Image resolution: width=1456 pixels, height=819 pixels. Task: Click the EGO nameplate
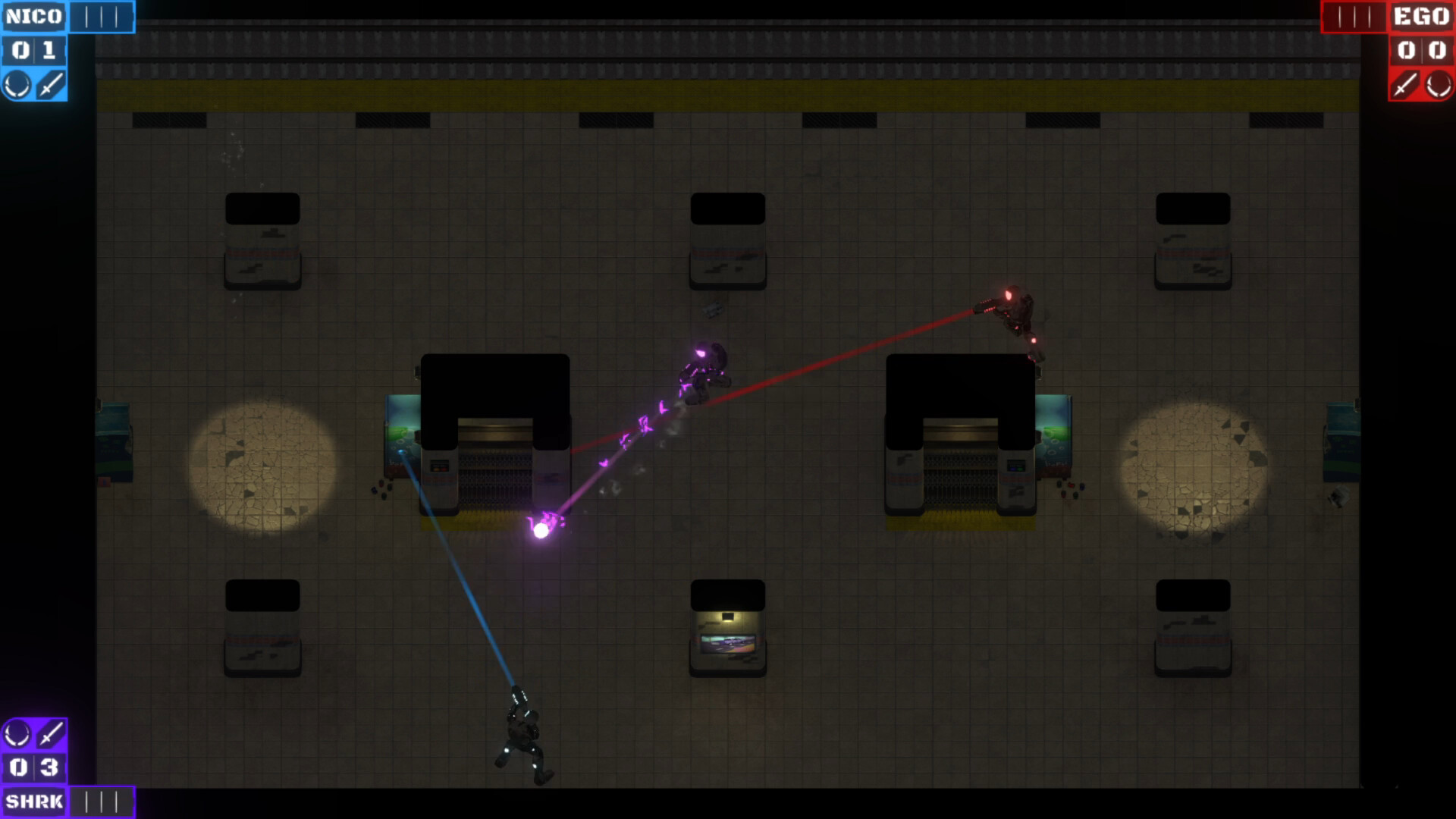(x=1422, y=16)
